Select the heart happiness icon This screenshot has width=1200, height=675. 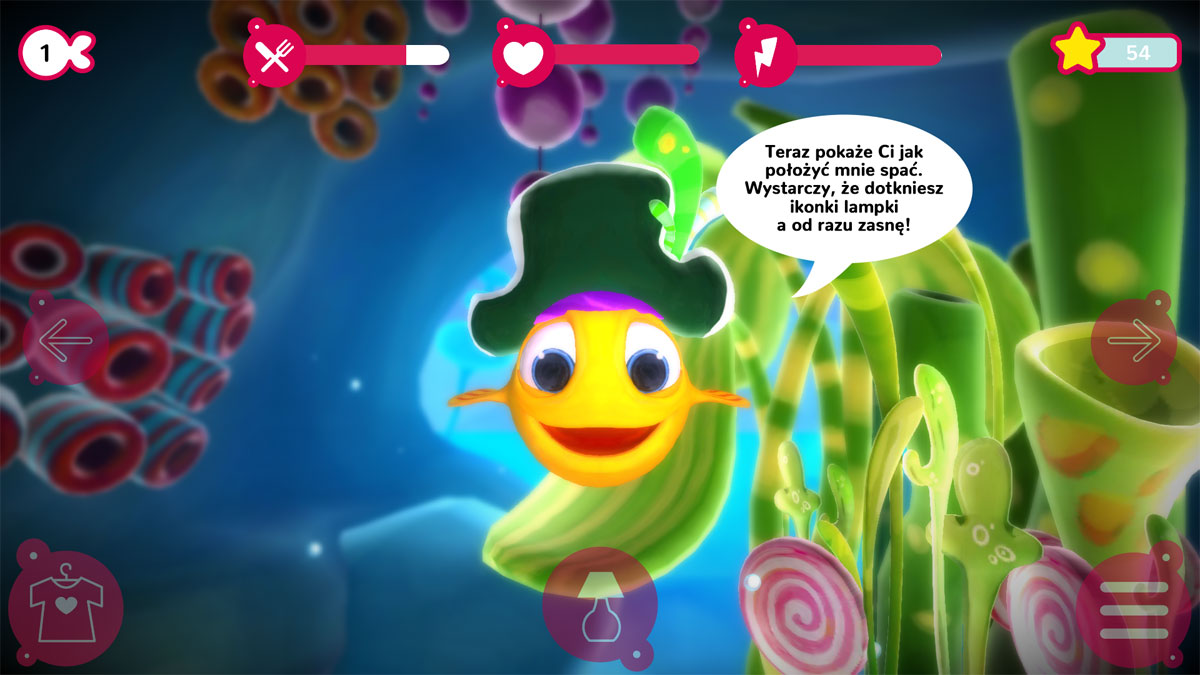(522, 55)
